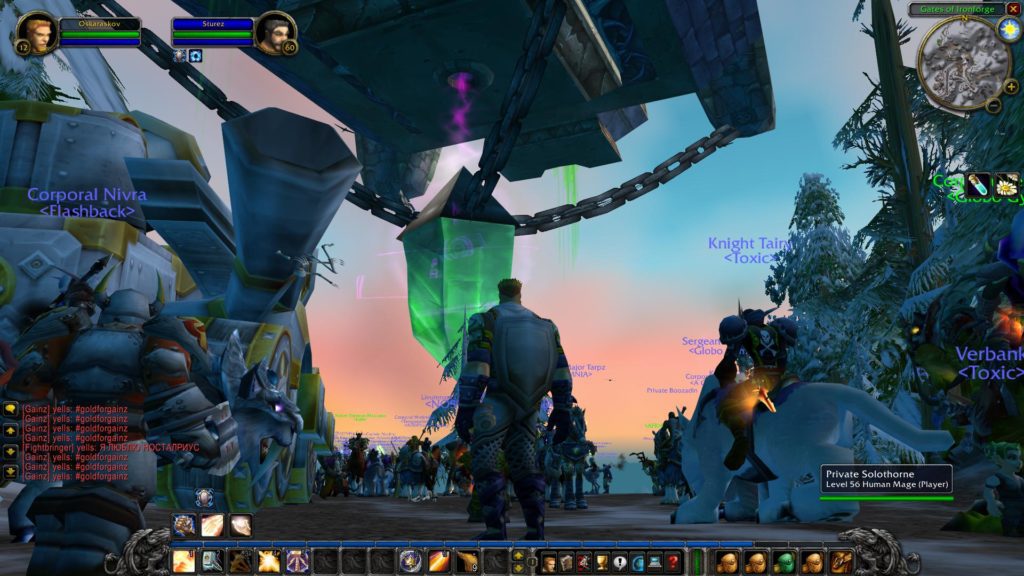Open the gold chalice quest log button
This screenshot has width=1024, height=576.
(601, 562)
